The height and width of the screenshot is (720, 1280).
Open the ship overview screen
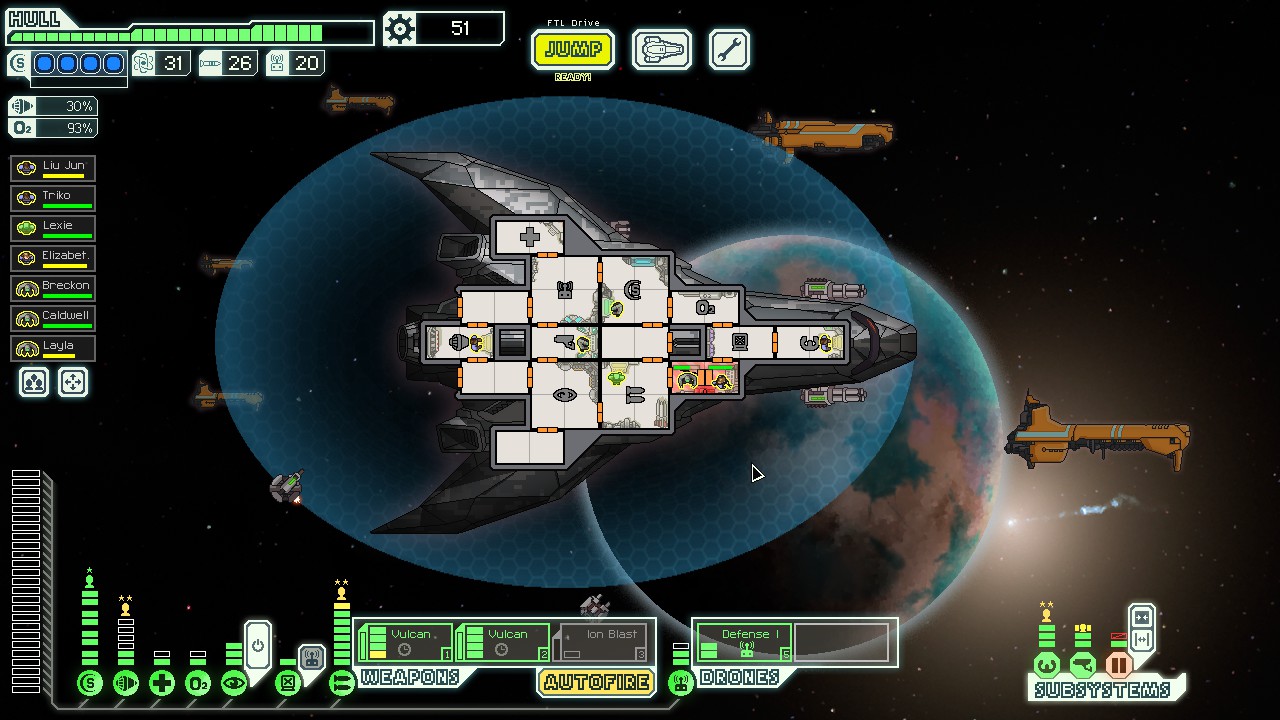pos(661,49)
